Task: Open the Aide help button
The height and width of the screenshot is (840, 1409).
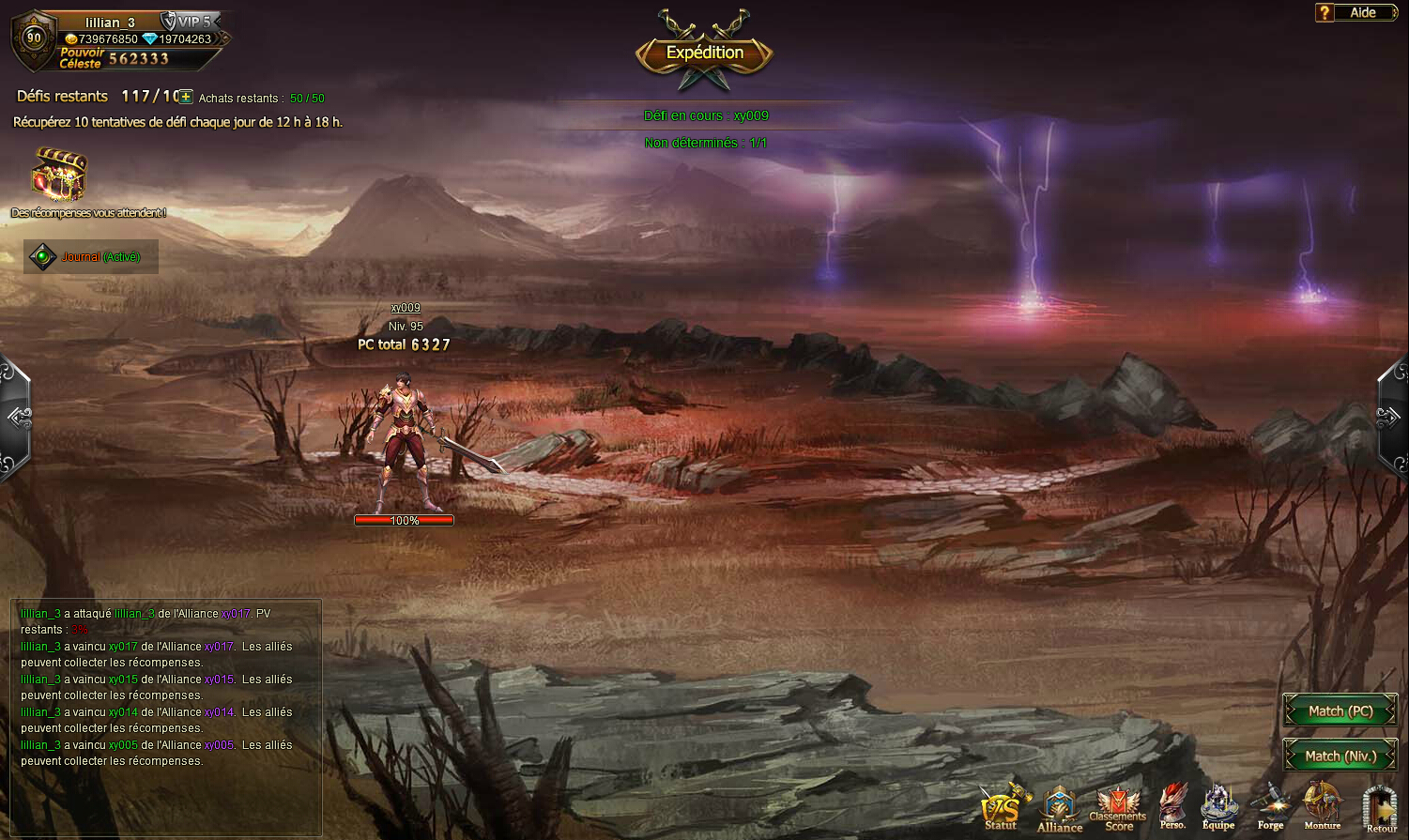Action: (1355, 12)
